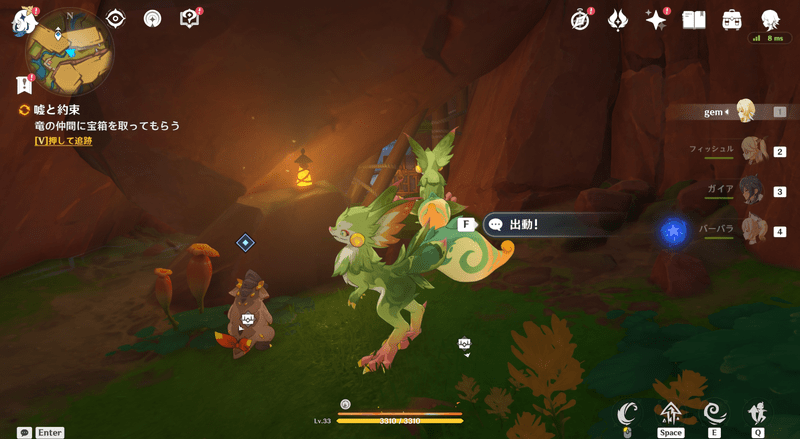This screenshot has height=439, width=800.
Task: Open the chat bubble icon
Action: [23, 433]
